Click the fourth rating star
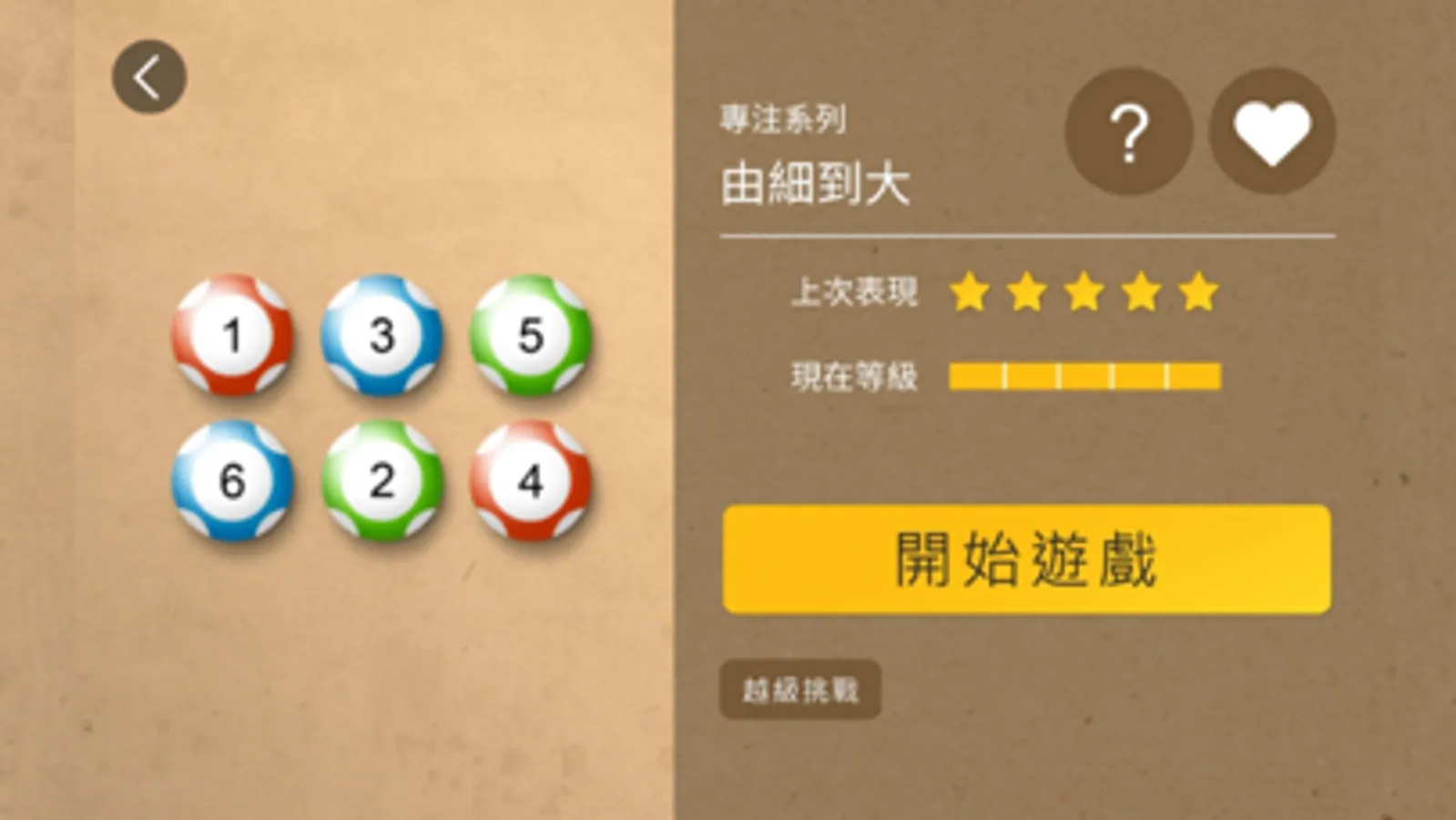This screenshot has width=1456, height=820. point(1142,292)
